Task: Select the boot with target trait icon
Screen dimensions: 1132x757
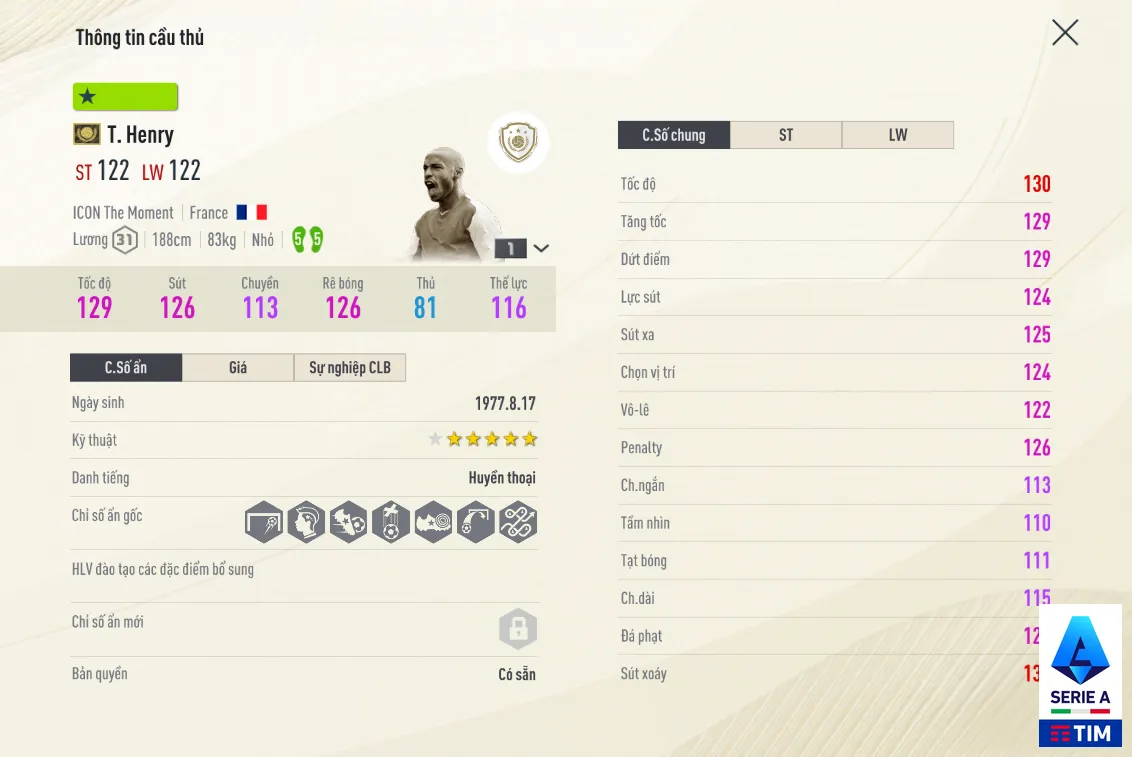Action: (433, 522)
